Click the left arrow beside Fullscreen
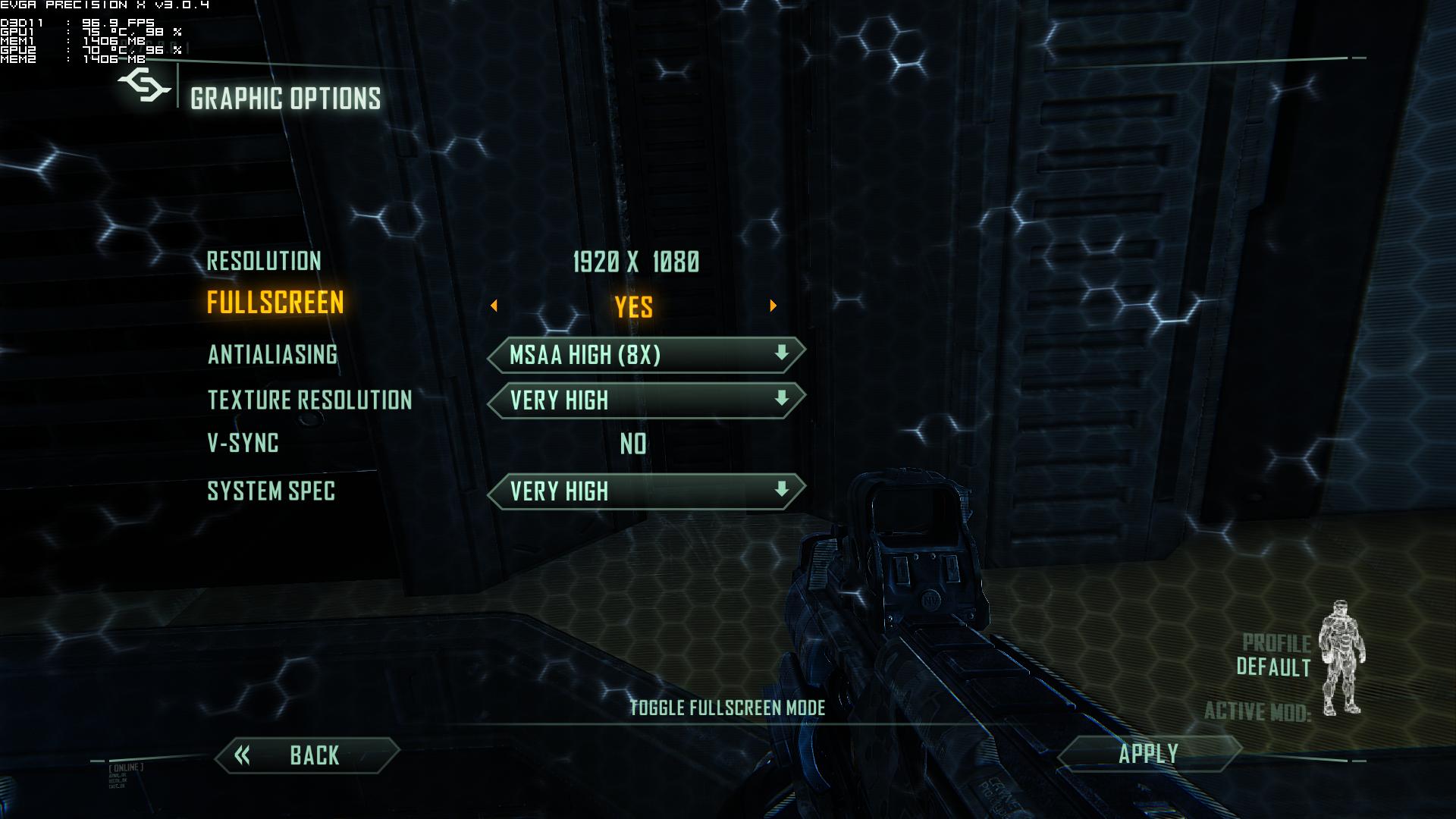 pos(494,306)
